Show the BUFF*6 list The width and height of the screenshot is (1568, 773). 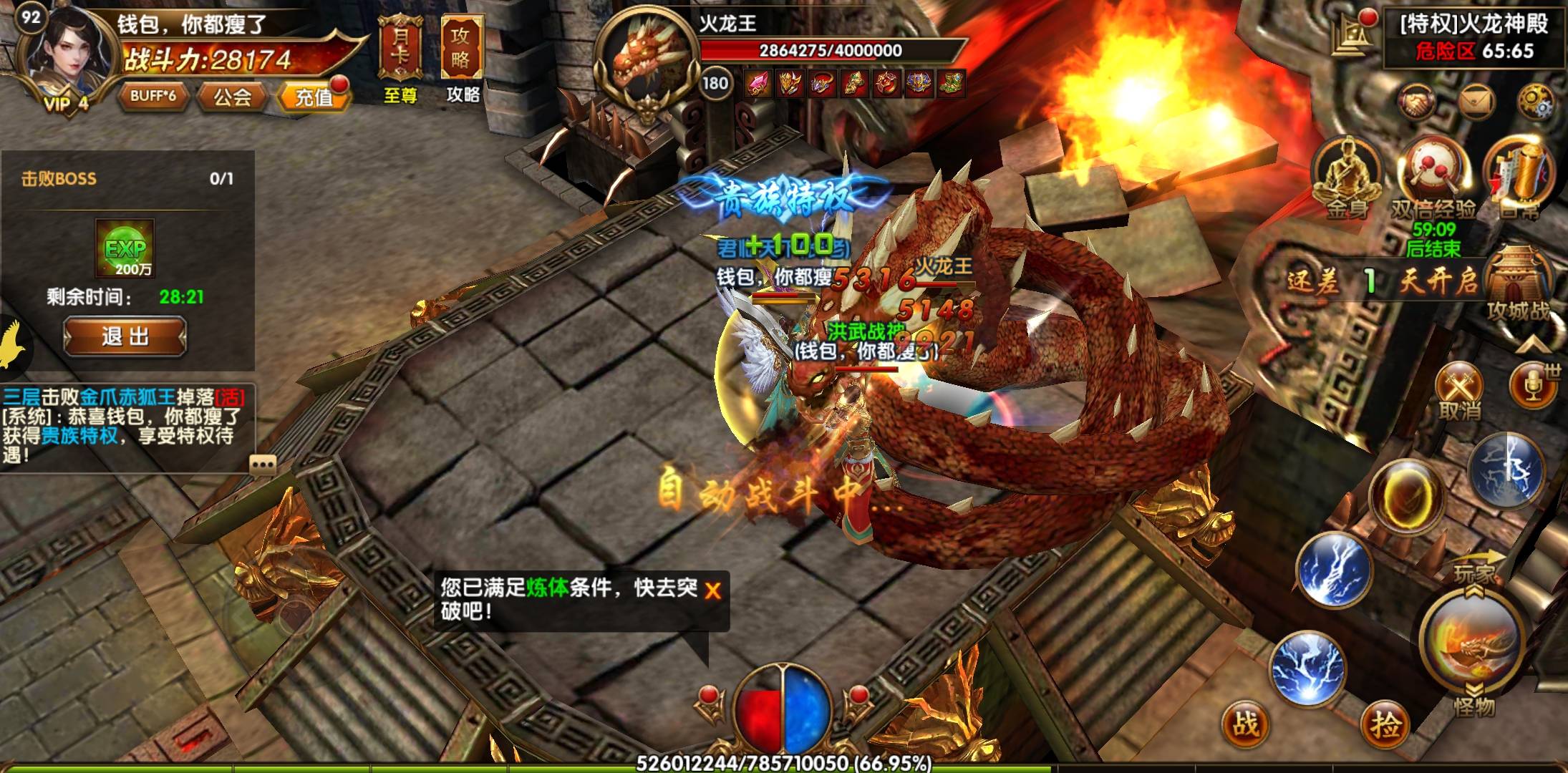coord(153,95)
